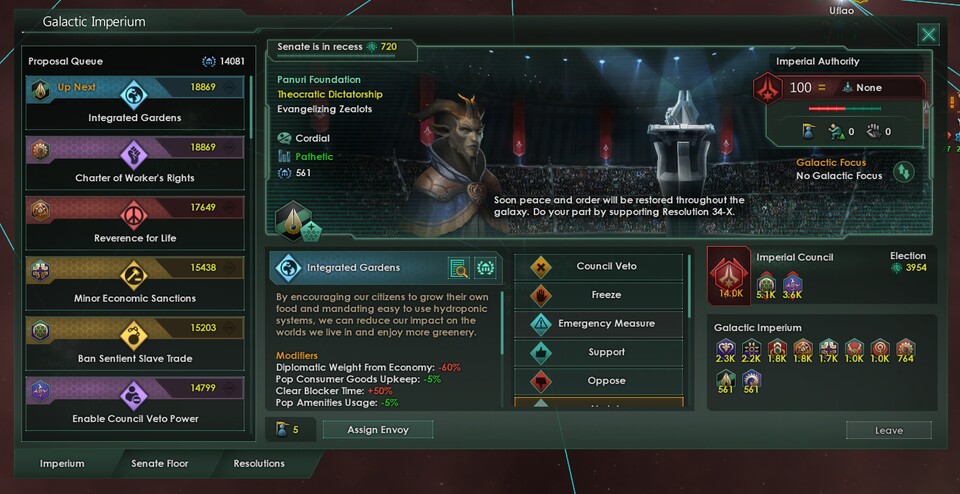The width and height of the screenshot is (960, 494).
Task: Select the Imperial Council emperor emblem
Action: click(729, 273)
